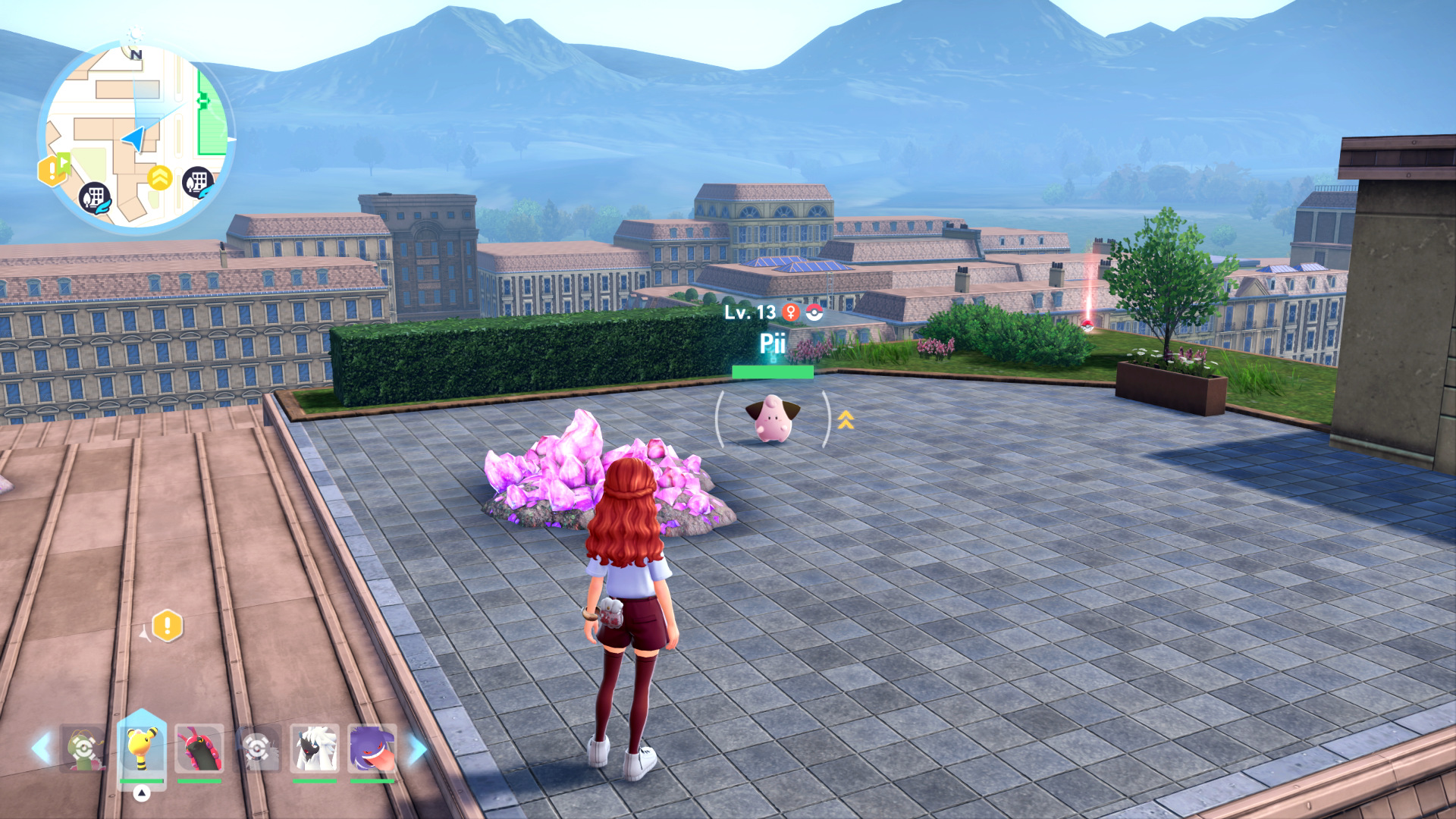Select the white Zoroark party slot
1456x819 pixels.
314,748
